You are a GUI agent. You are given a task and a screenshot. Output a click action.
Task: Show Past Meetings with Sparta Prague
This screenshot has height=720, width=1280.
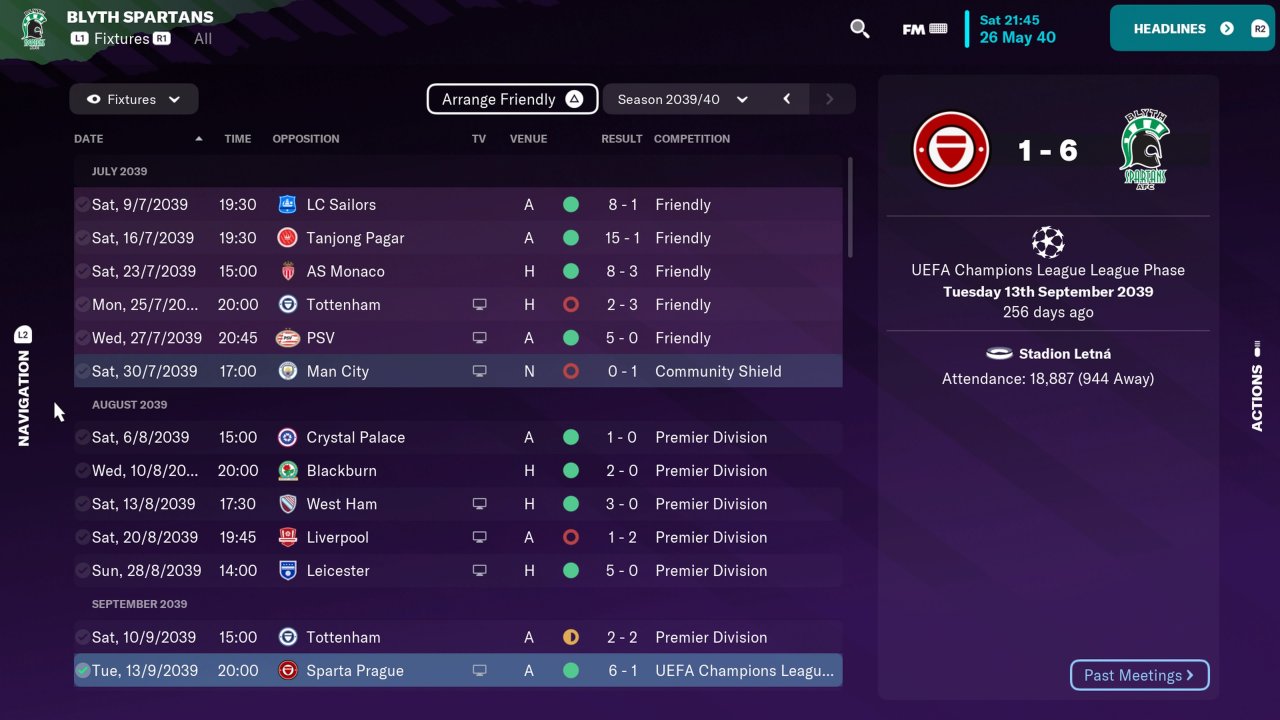[x=1139, y=675]
